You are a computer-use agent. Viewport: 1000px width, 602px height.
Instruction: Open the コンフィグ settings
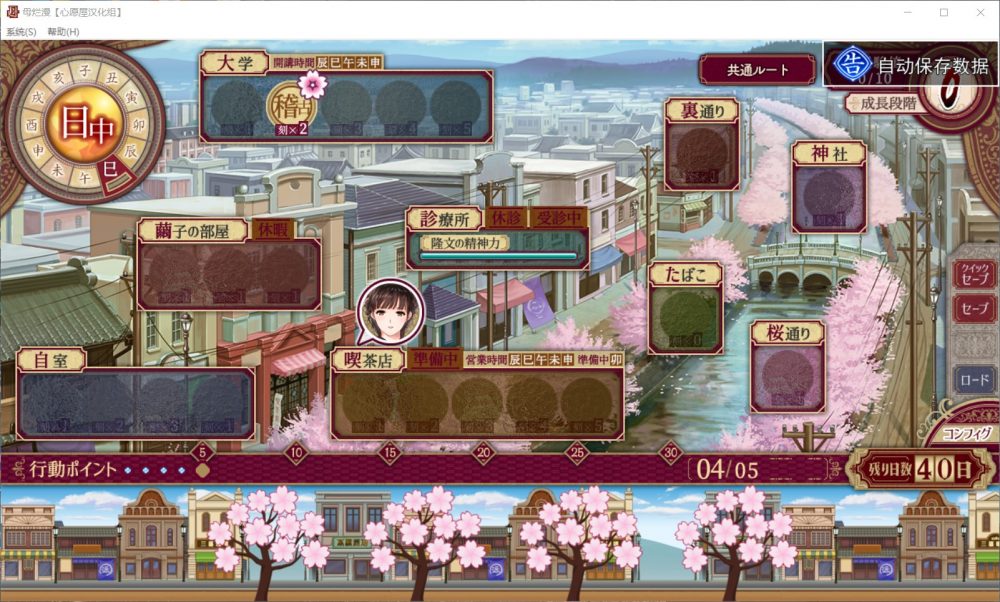coord(967,434)
